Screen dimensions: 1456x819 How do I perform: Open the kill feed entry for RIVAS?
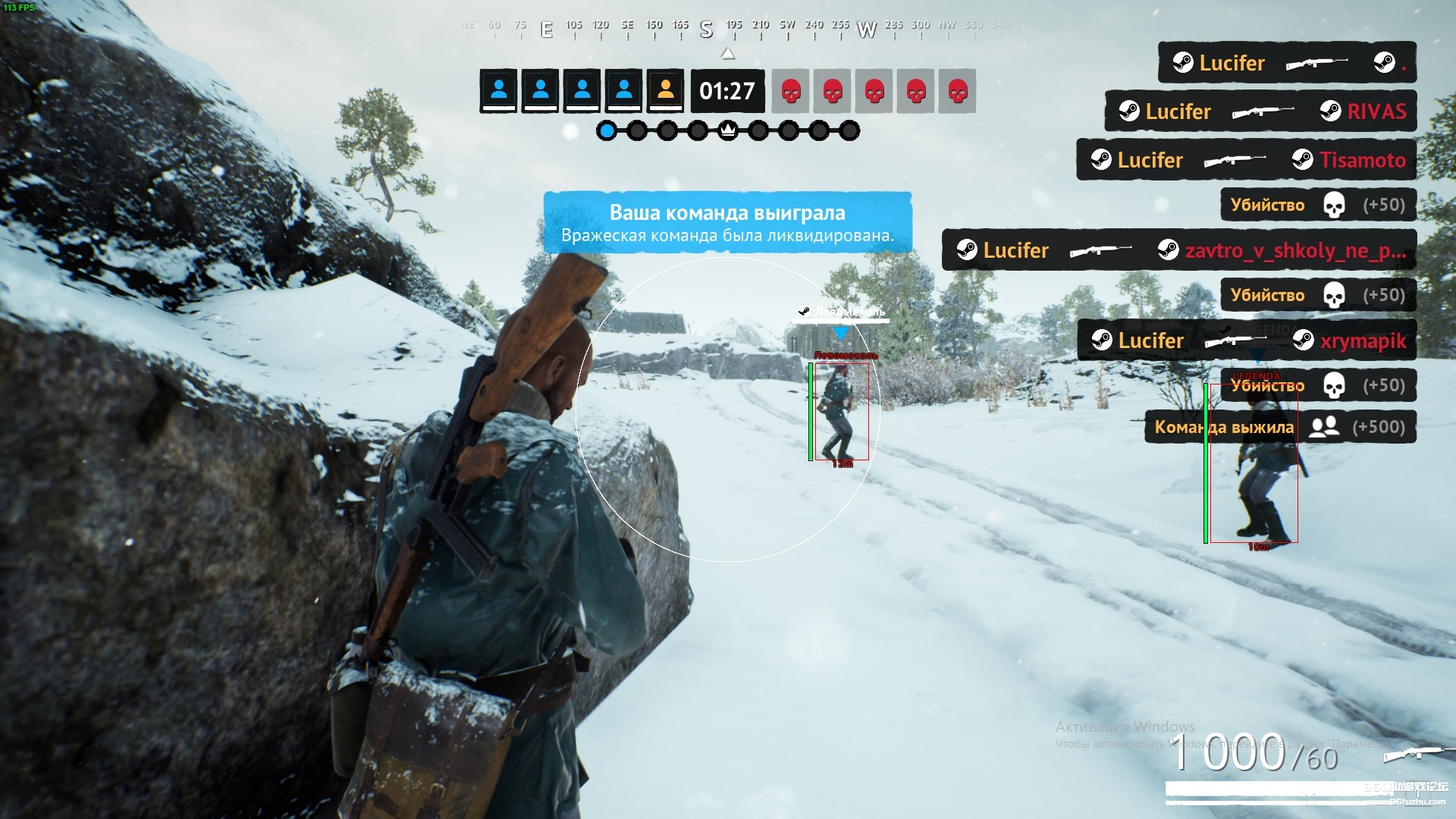[1260, 111]
